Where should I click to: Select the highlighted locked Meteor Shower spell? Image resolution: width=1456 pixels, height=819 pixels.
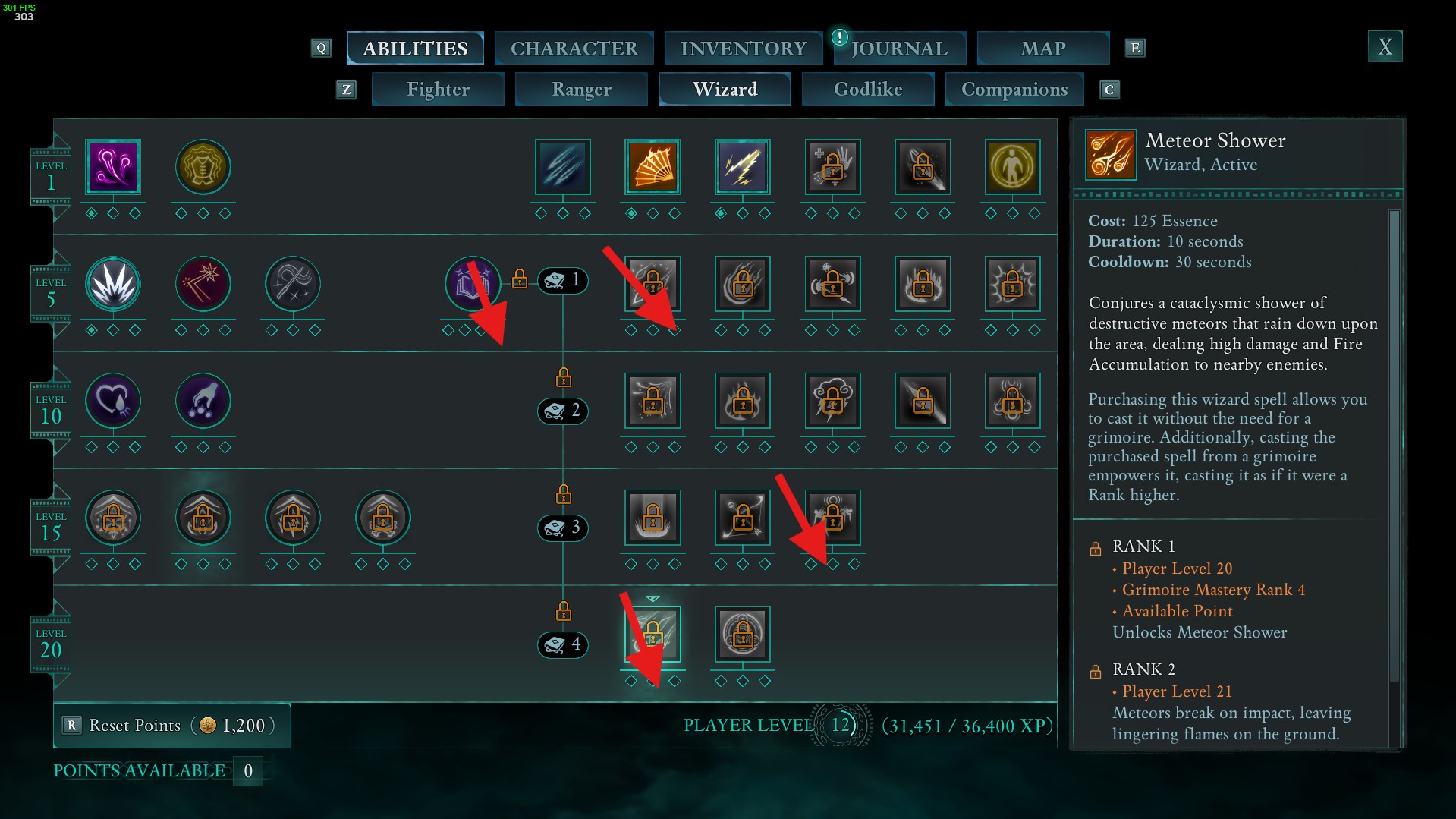pos(653,635)
